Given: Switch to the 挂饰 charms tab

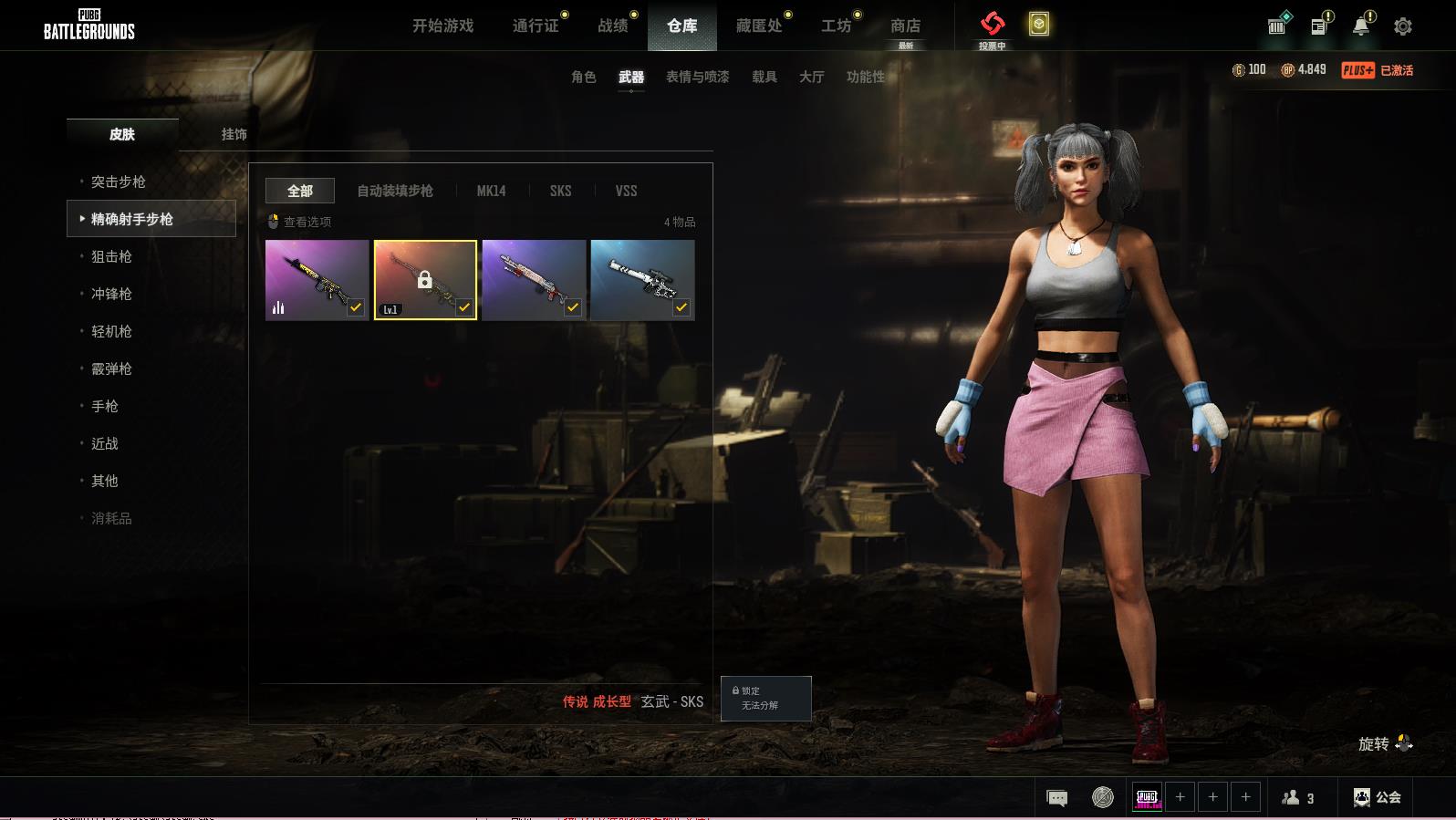Looking at the screenshot, I should pyautogui.click(x=234, y=134).
